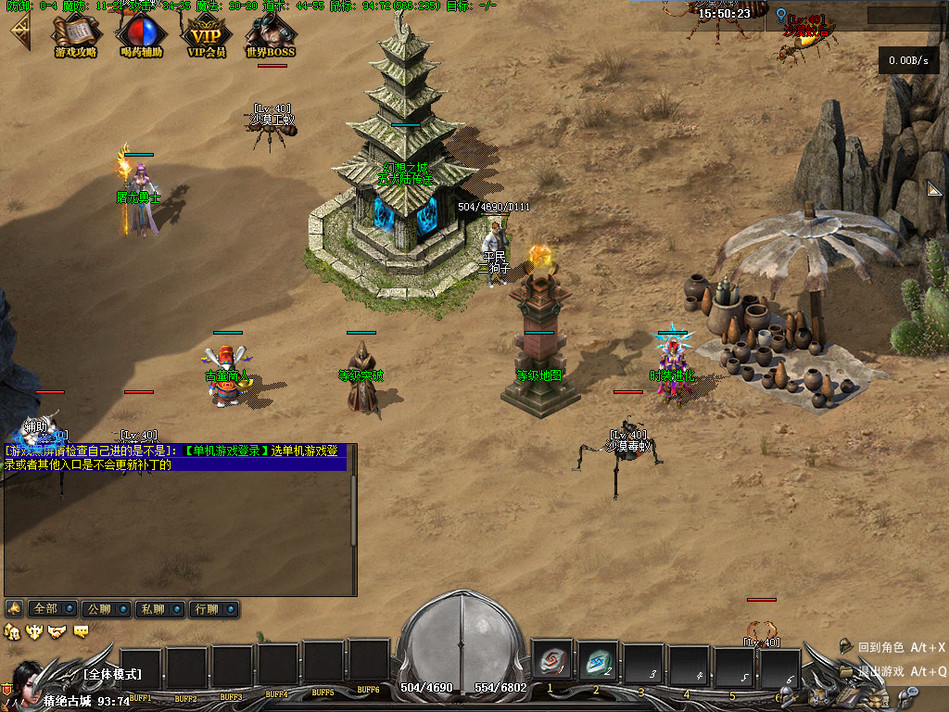Click the [全体模式] attack mode label
Viewport: 949px width, 712px height.
click(x=112, y=674)
